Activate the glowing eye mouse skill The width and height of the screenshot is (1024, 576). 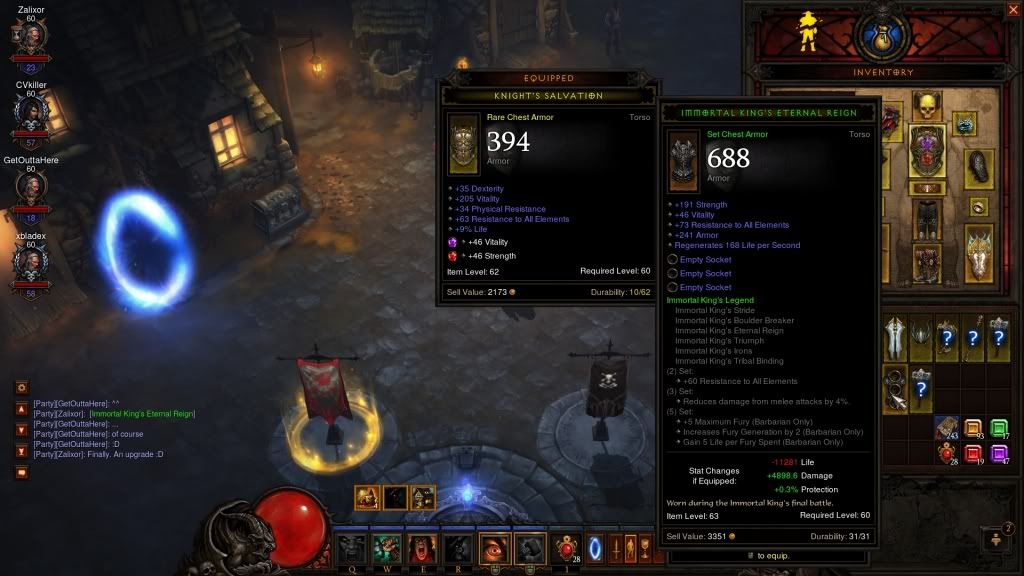pyautogui.click(x=495, y=548)
